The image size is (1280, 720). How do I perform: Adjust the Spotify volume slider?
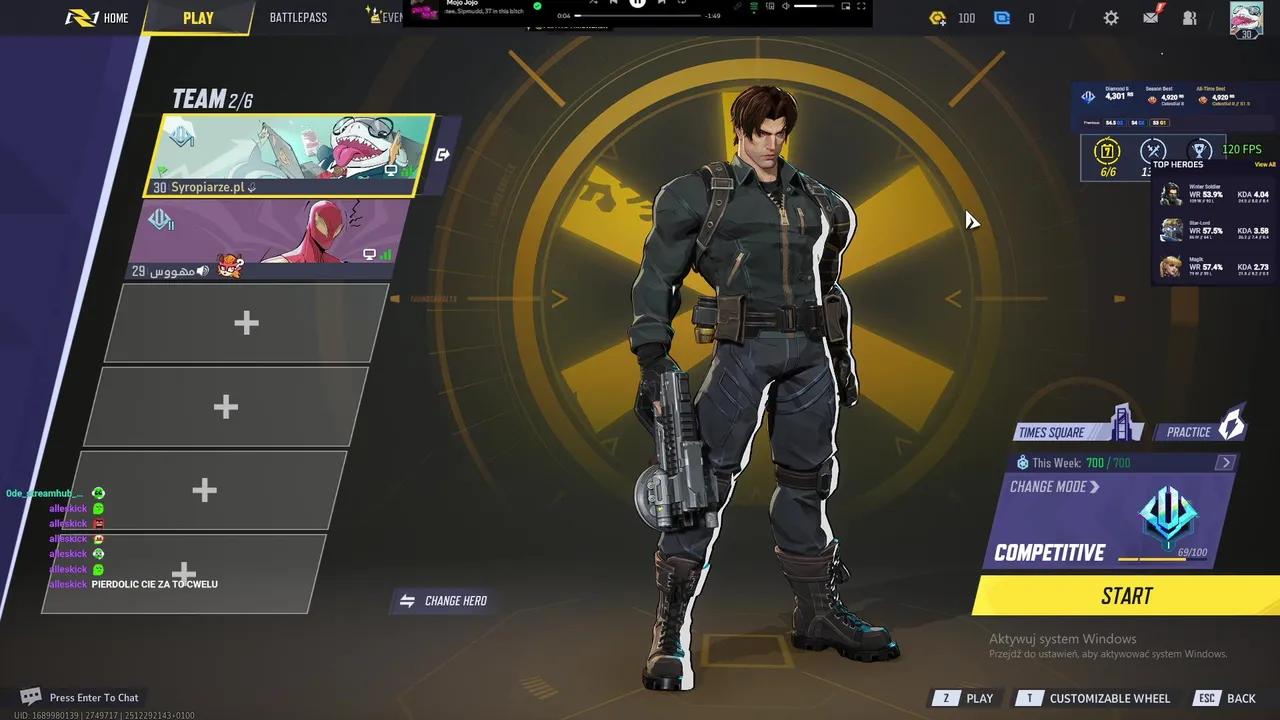click(815, 5)
